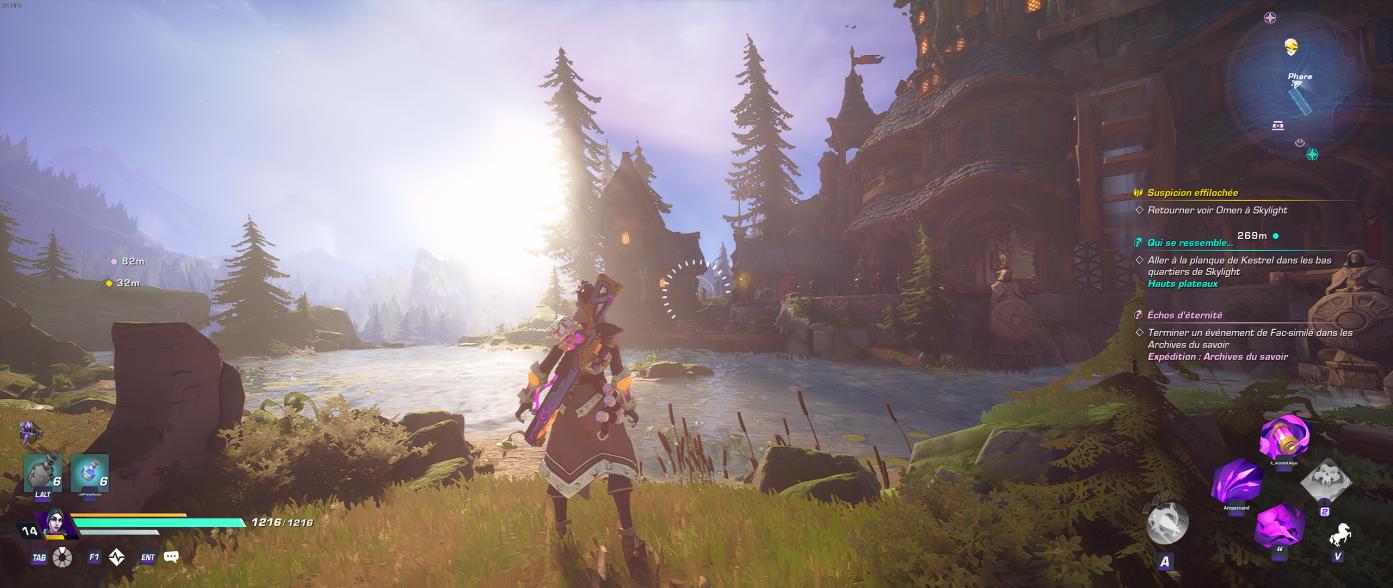
Task: Open the heartbeat diamond icon
Action: tap(117, 557)
